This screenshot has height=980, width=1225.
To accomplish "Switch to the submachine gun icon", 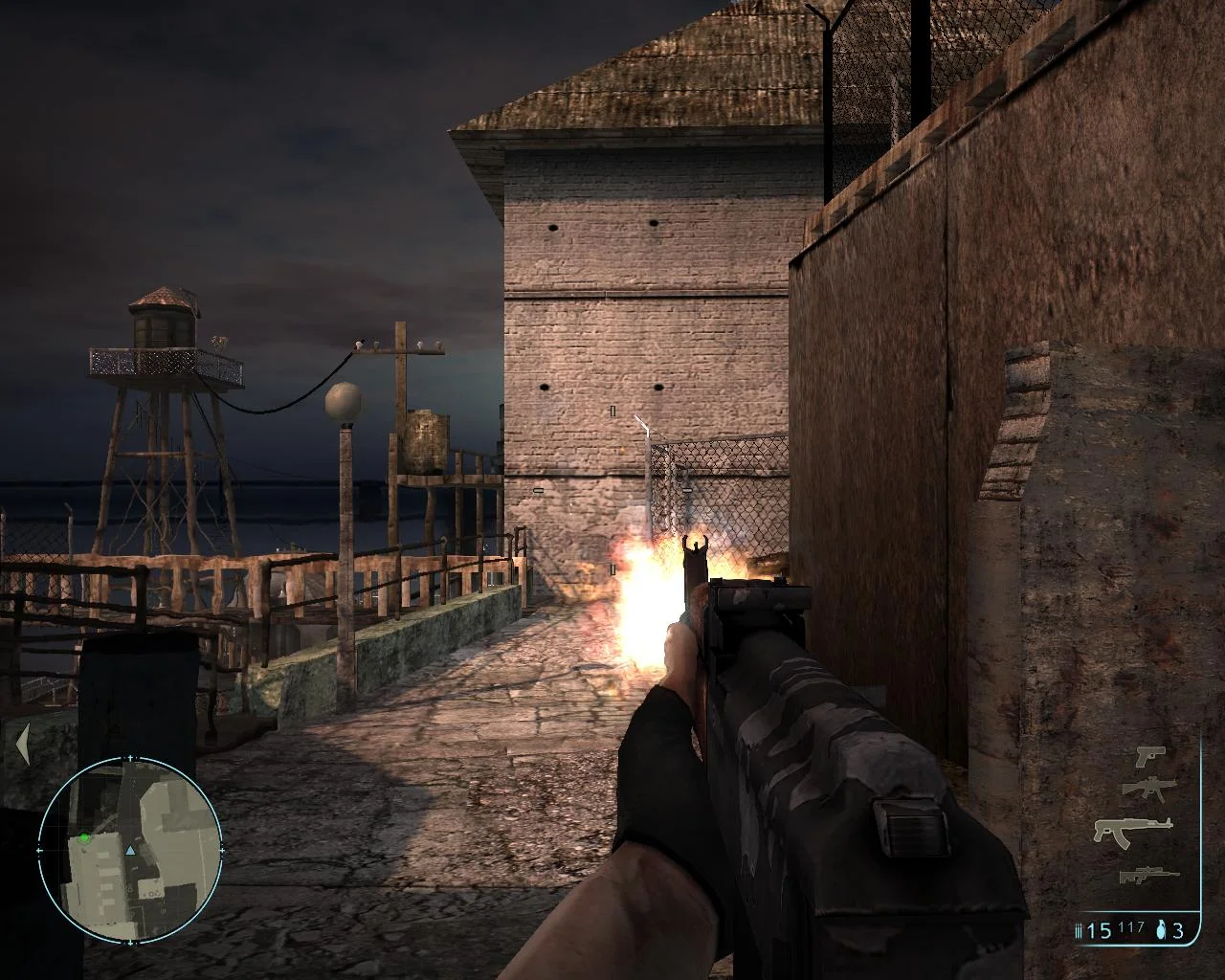I will (x=1147, y=789).
